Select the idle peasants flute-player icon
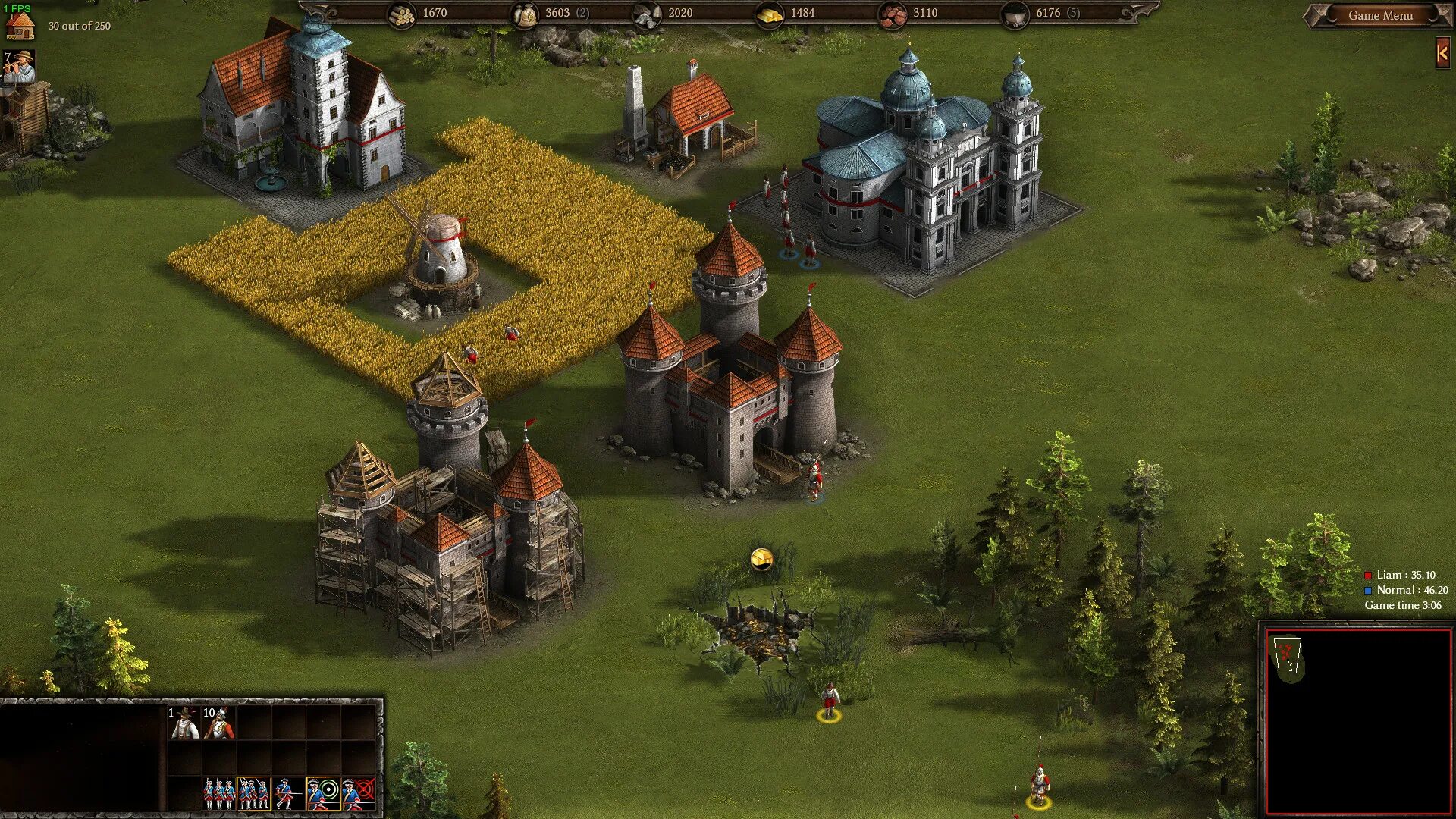 click(x=20, y=67)
